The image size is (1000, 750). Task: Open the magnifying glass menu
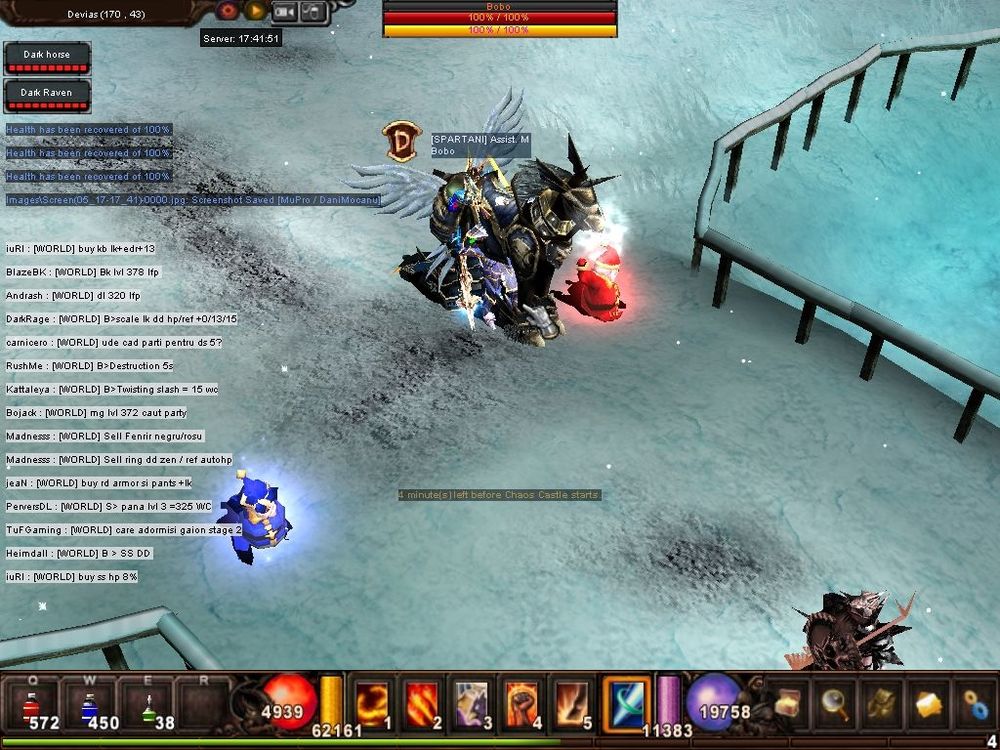(x=834, y=703)
